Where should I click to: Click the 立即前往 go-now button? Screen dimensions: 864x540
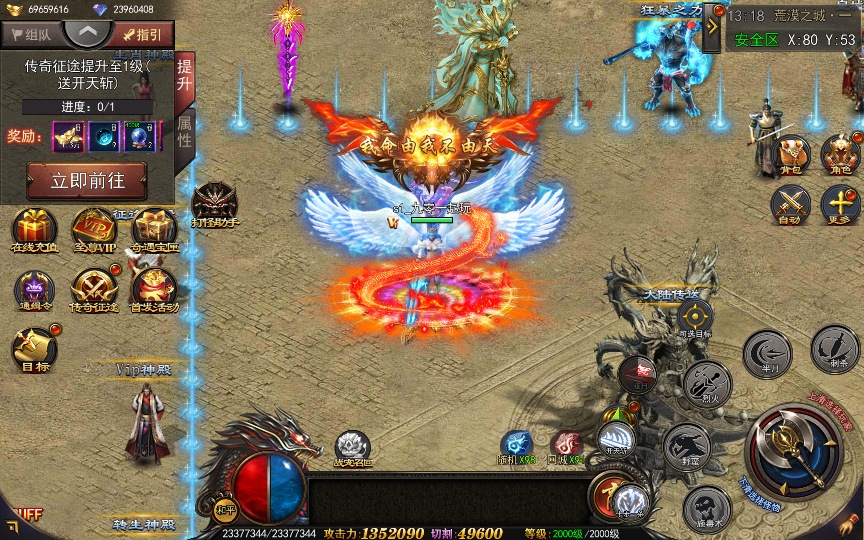(x=86, y=182)
